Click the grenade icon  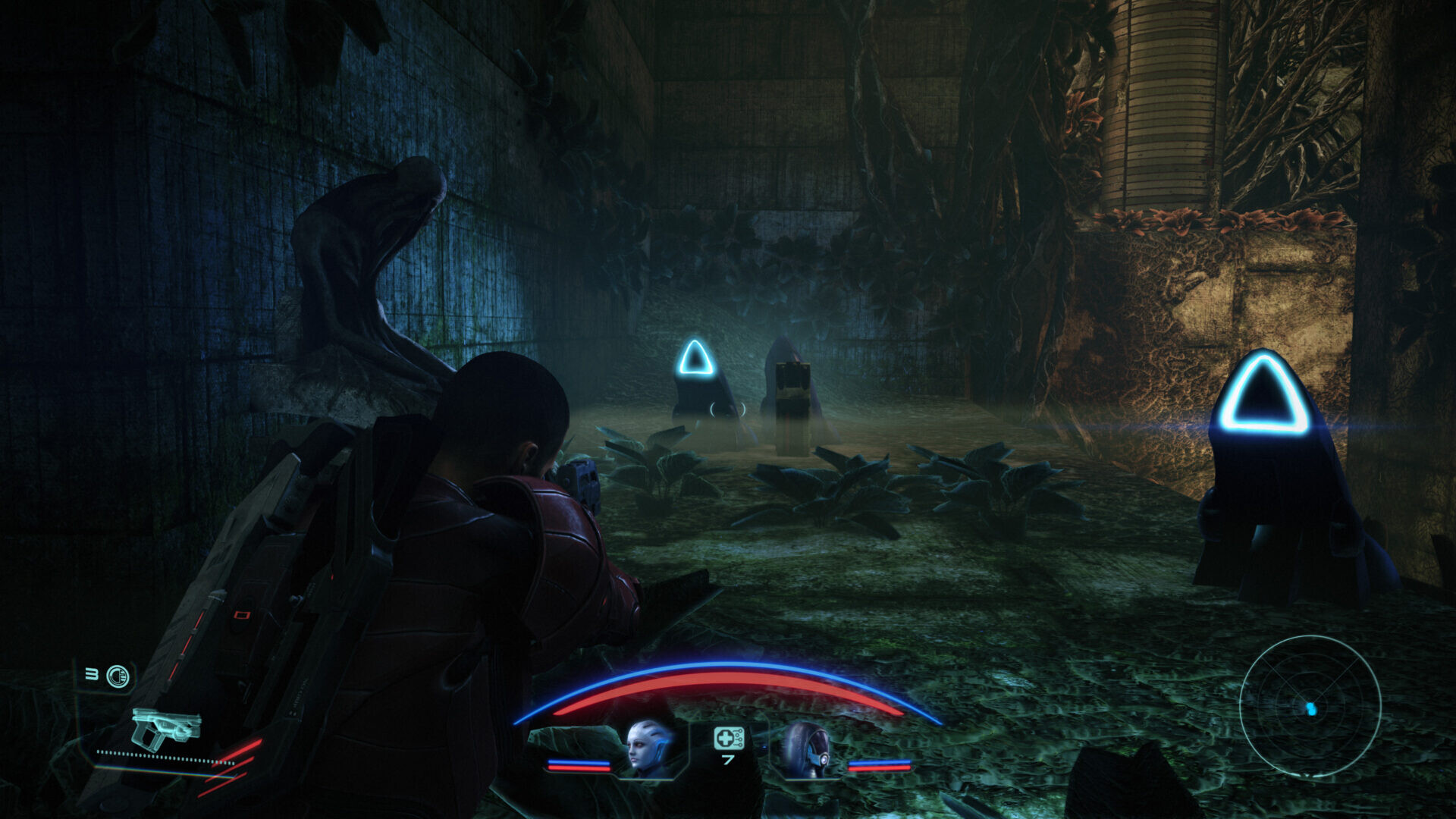118,676
